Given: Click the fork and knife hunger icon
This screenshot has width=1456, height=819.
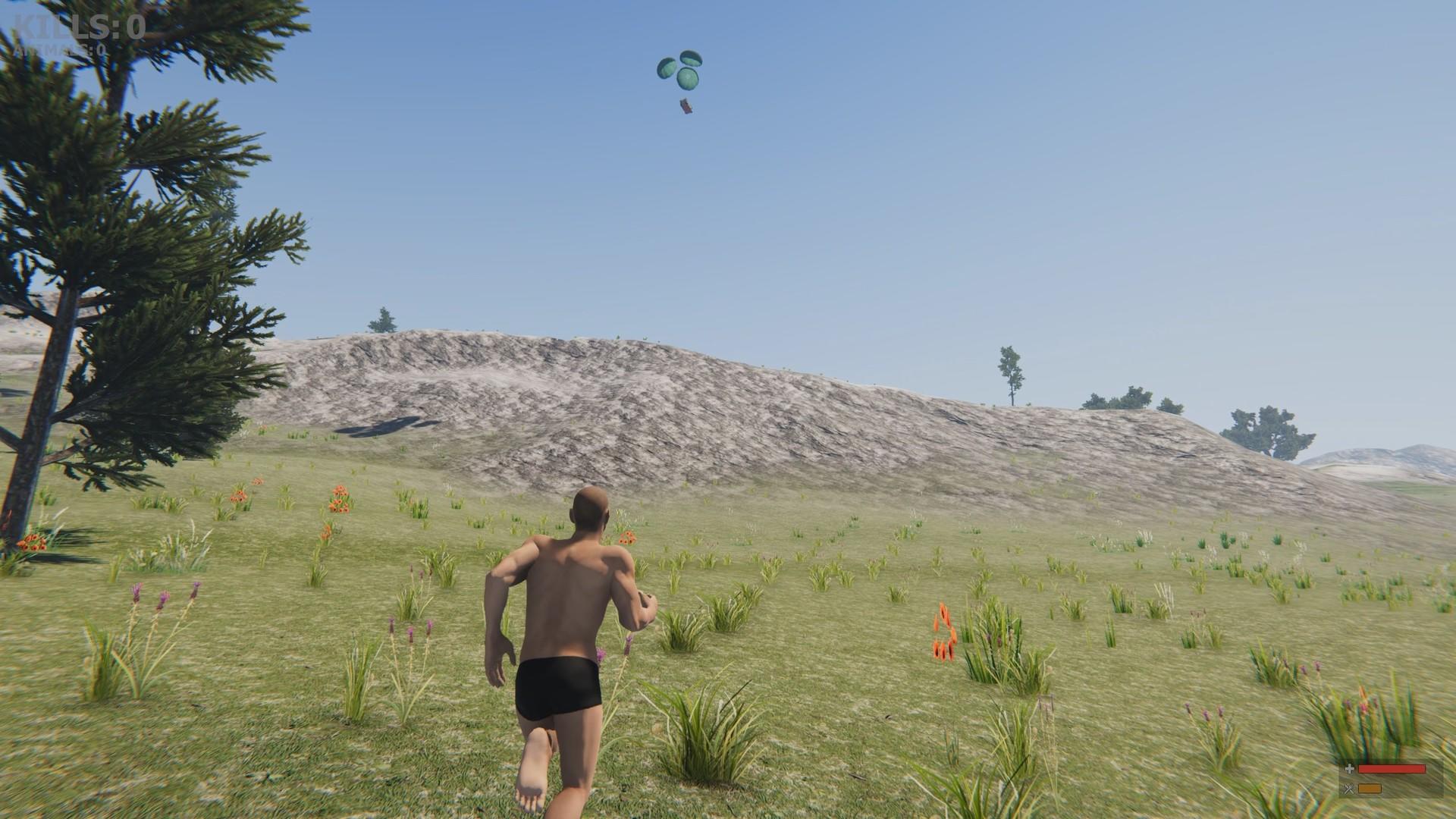Looking at the screenshot, I should click(1349, 789).
